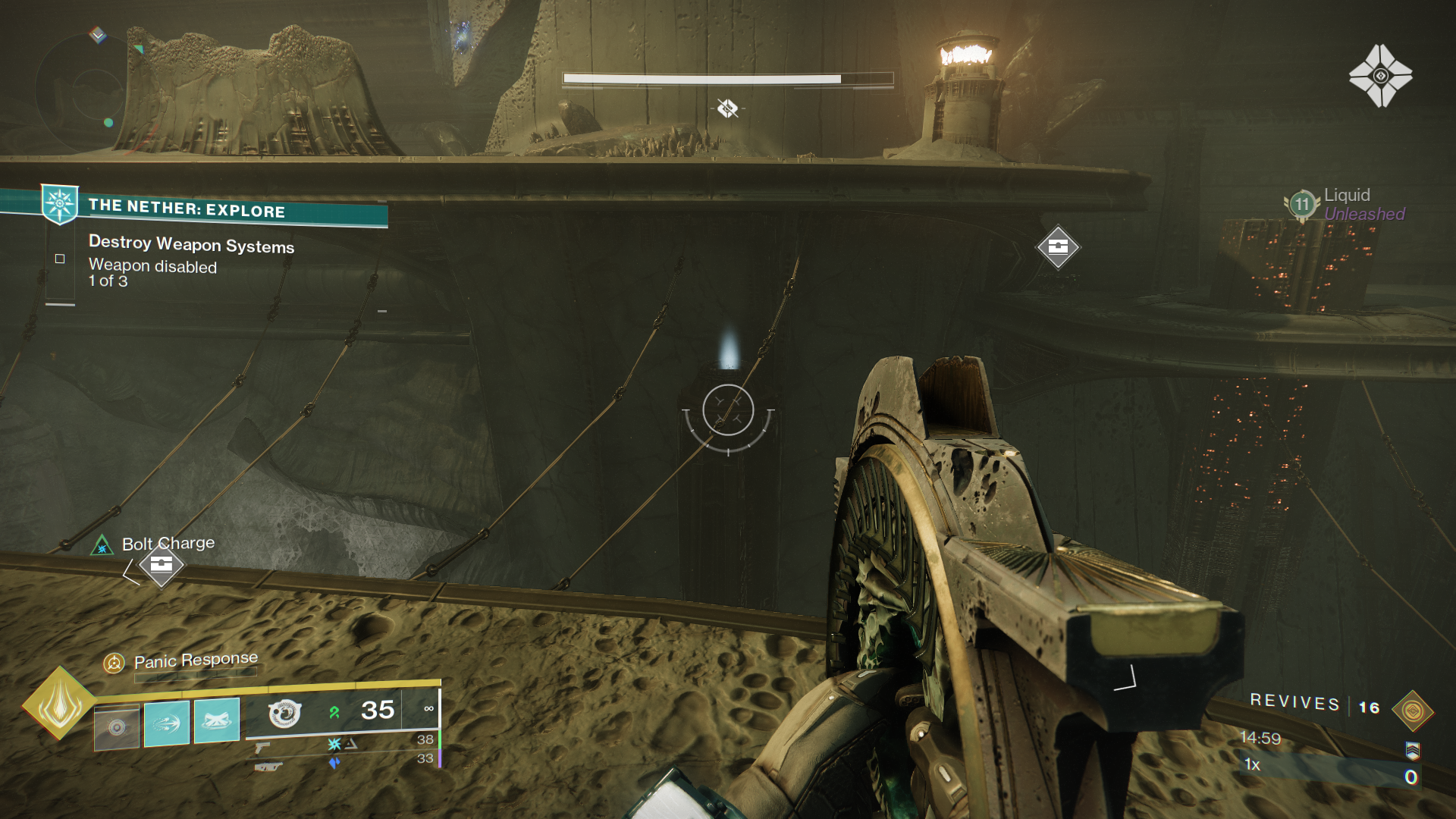The height and width of the screenshot is (819, 1456).
Task: Select the Destroy Weapon Systems objective checkbox
Action: pos(59,259)
